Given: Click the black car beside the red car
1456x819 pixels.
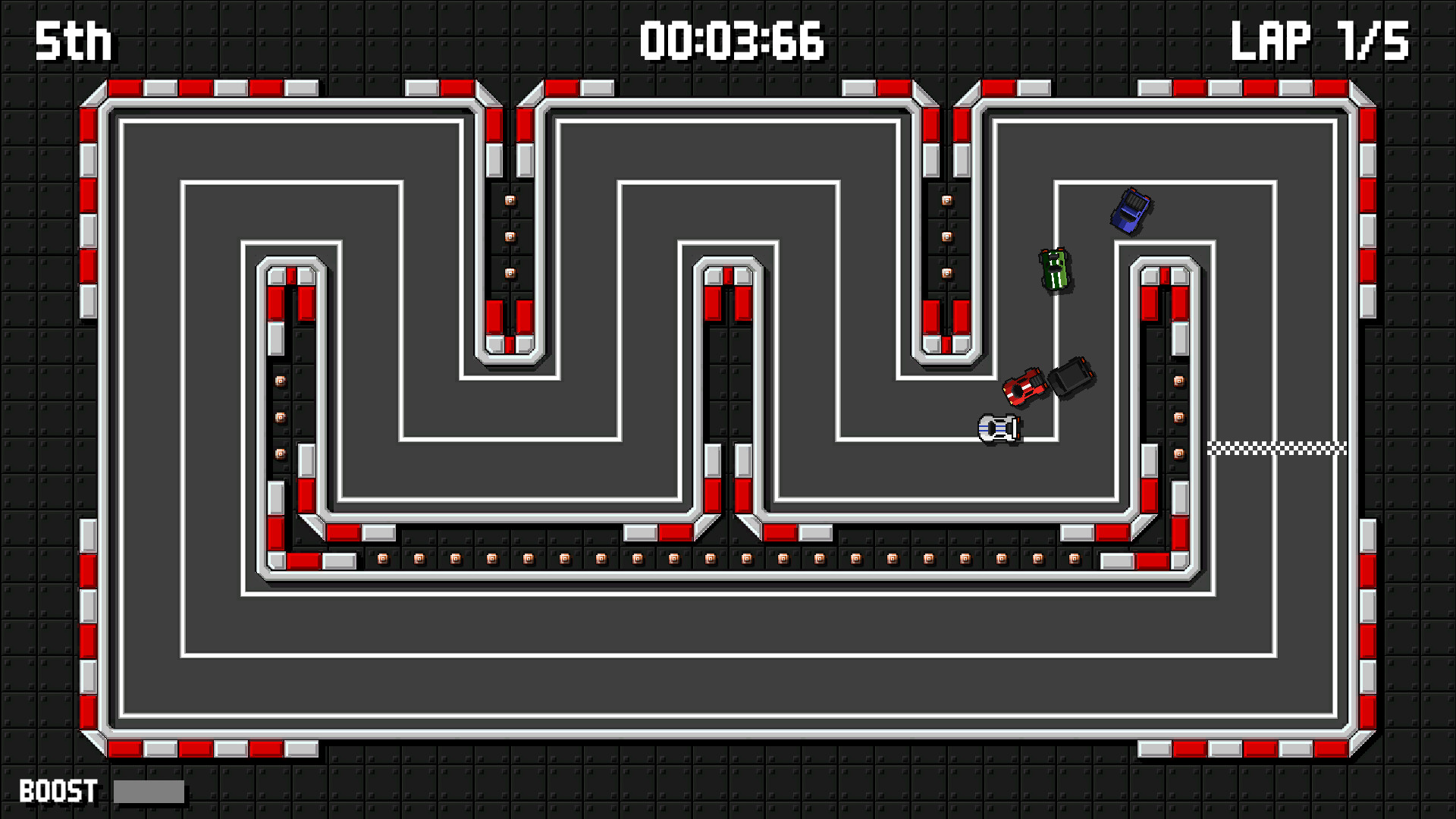Looking at the screenshot, I should 1072,378.
